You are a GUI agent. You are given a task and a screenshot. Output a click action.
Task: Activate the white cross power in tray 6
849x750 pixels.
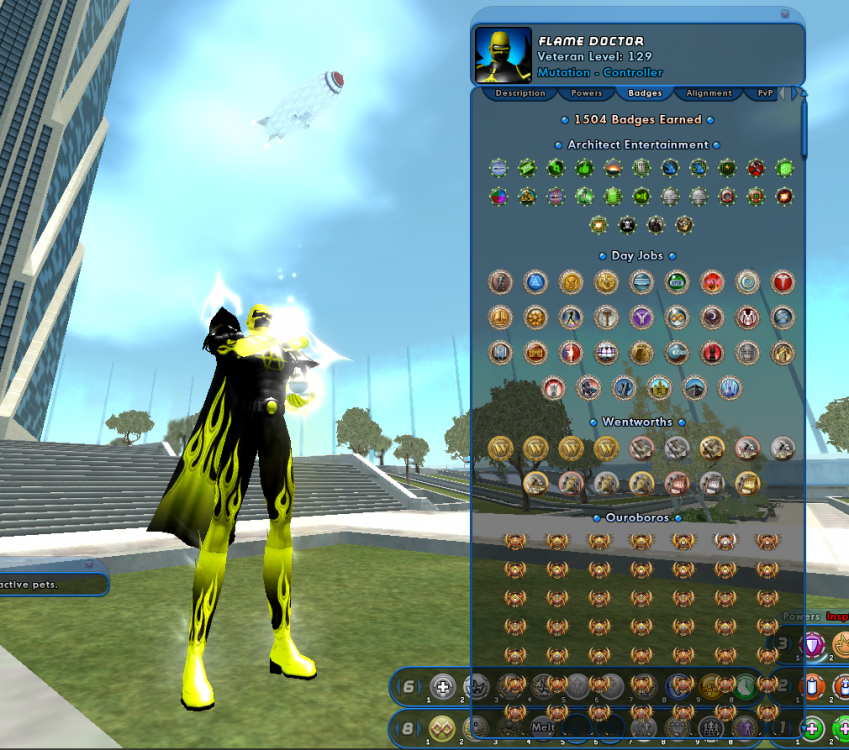tap(442, 687)
